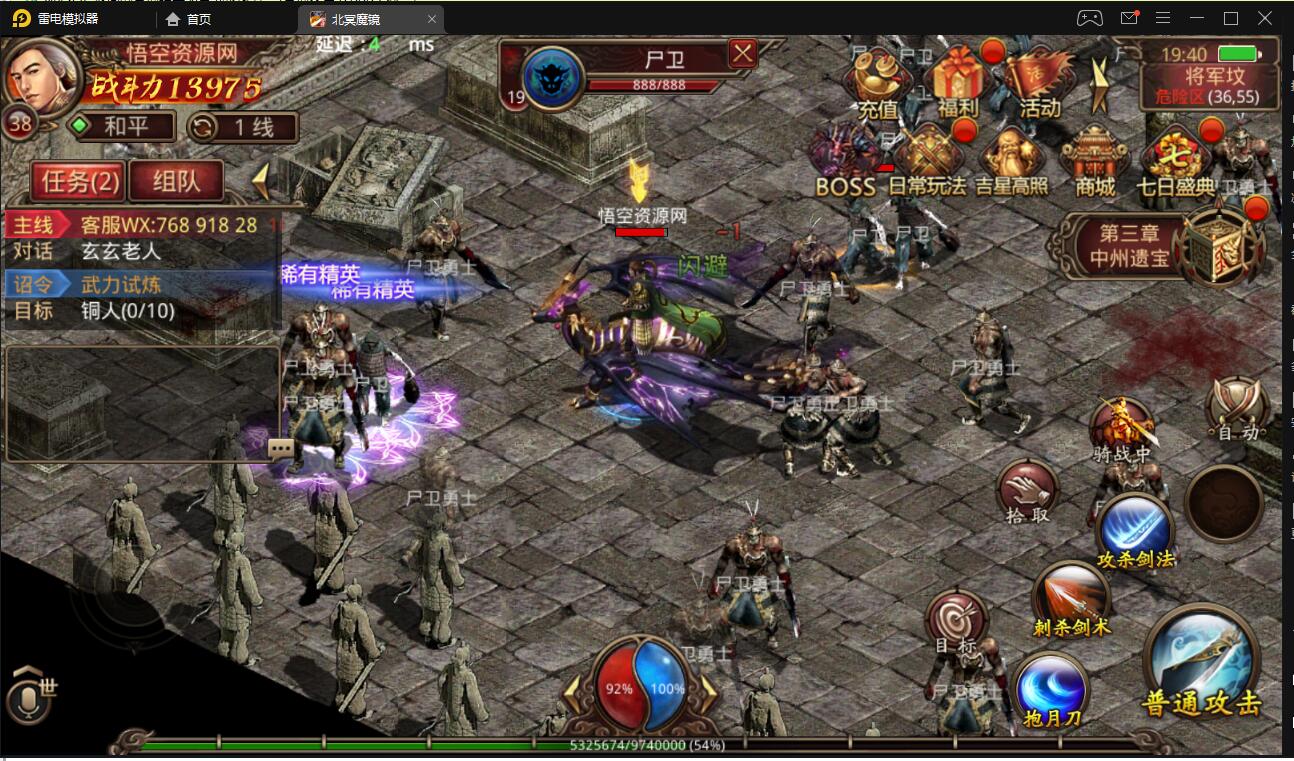This screenshot has height=761, width=1294.
Task: Open the 商城 shop
Action: (1093, 162)
